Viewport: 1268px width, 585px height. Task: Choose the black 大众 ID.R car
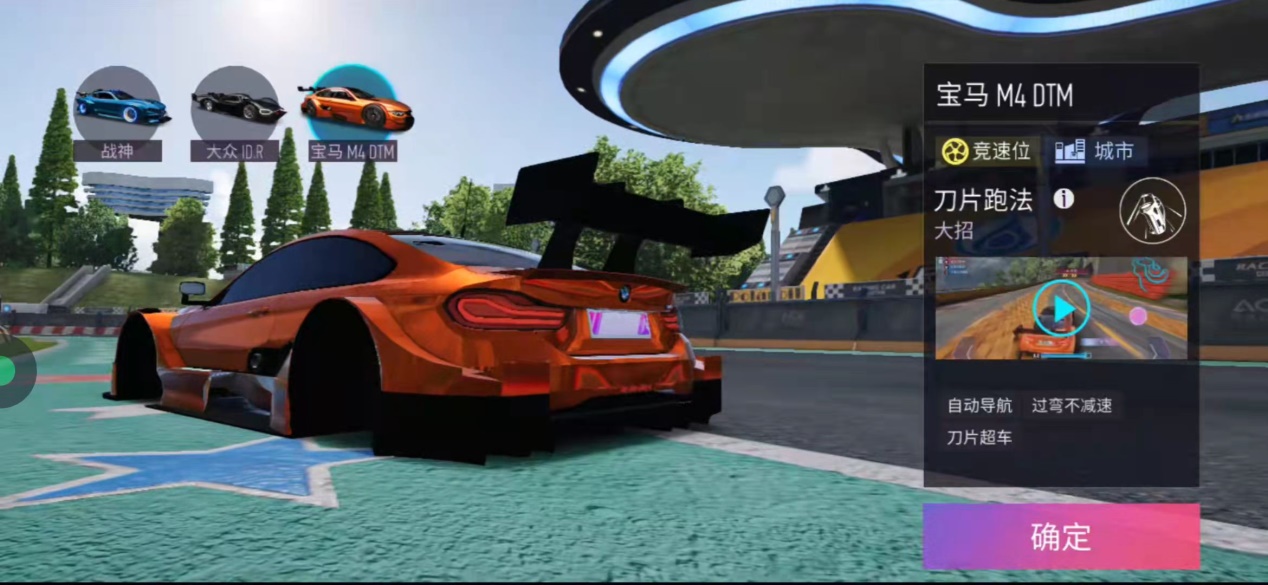pos(236,105)
